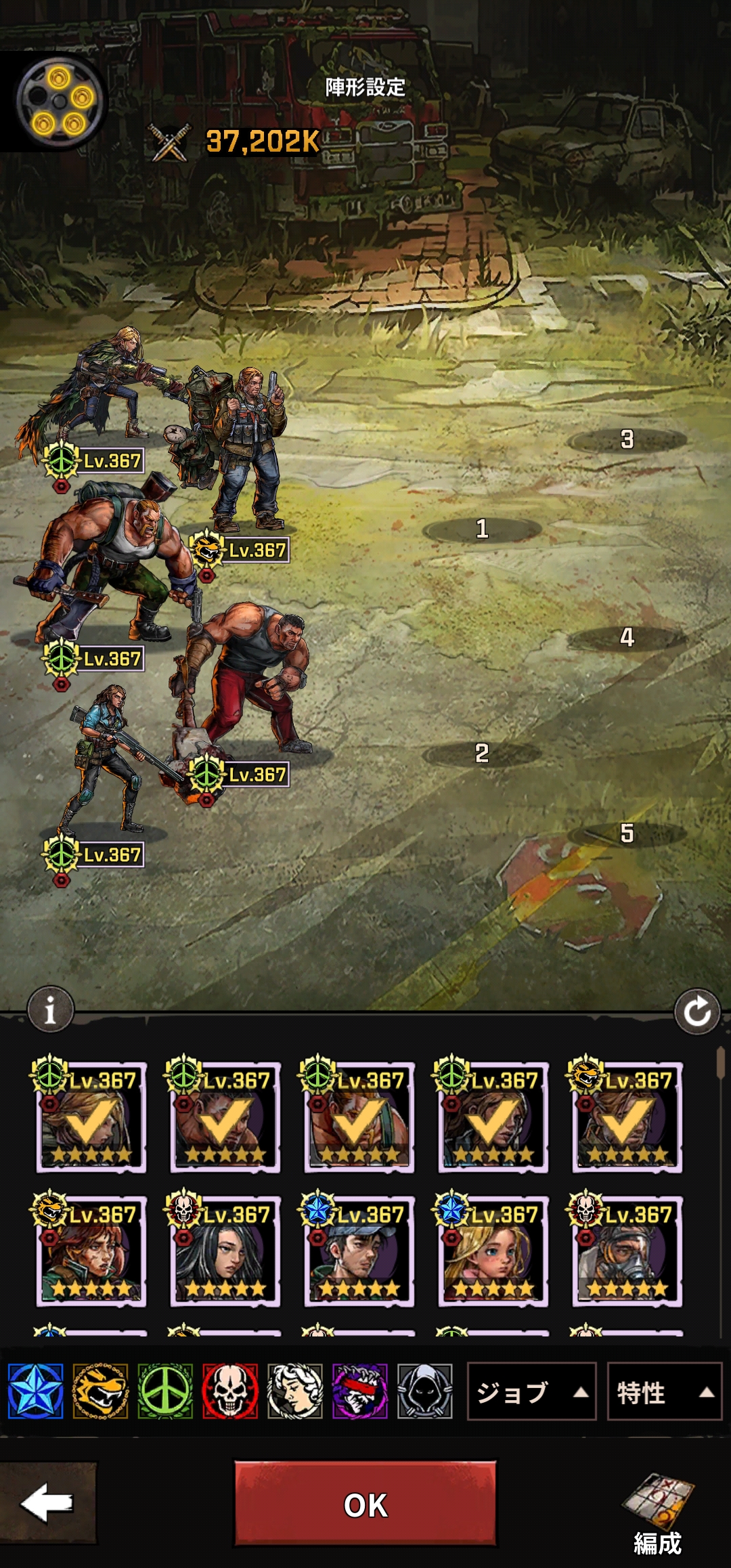Image resolution: width=731 pixels, height=1568 pixels.
Task: Filter heroes by yellow tiger faction
Action: click(x=100, y=1392)
